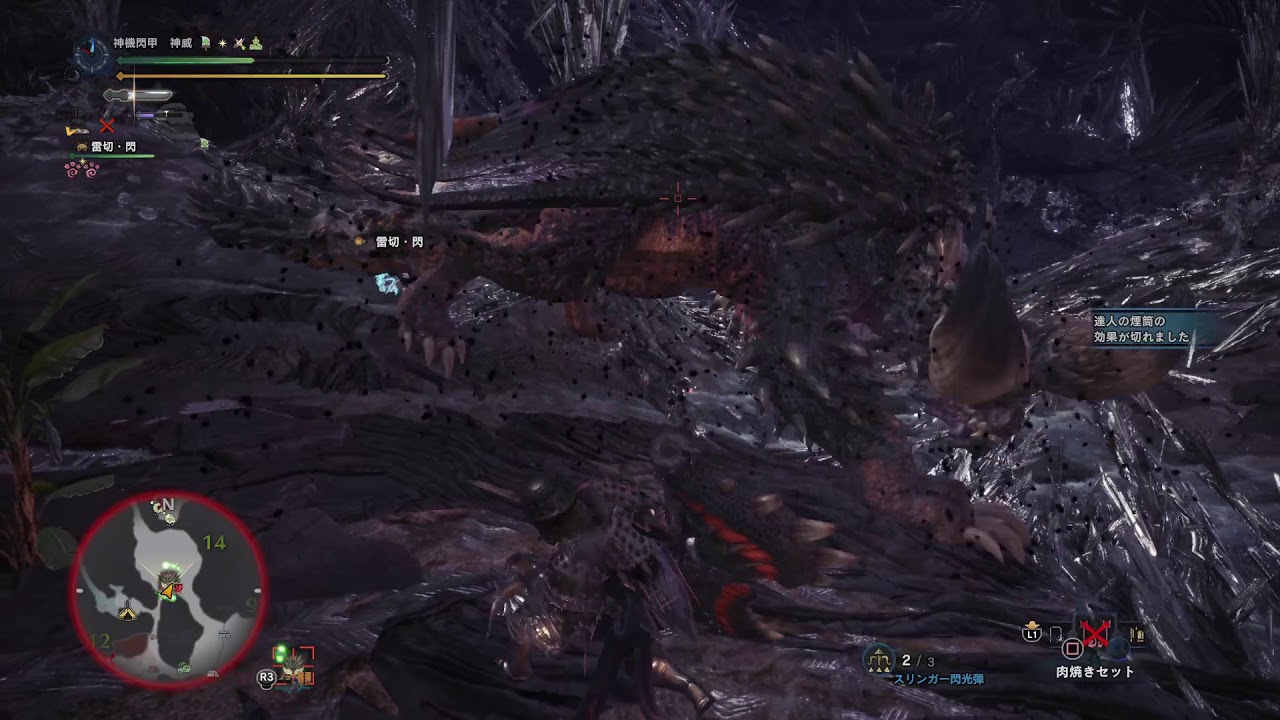
Task: Select the tent camp marker on the minimap
Action: (126, 612)
